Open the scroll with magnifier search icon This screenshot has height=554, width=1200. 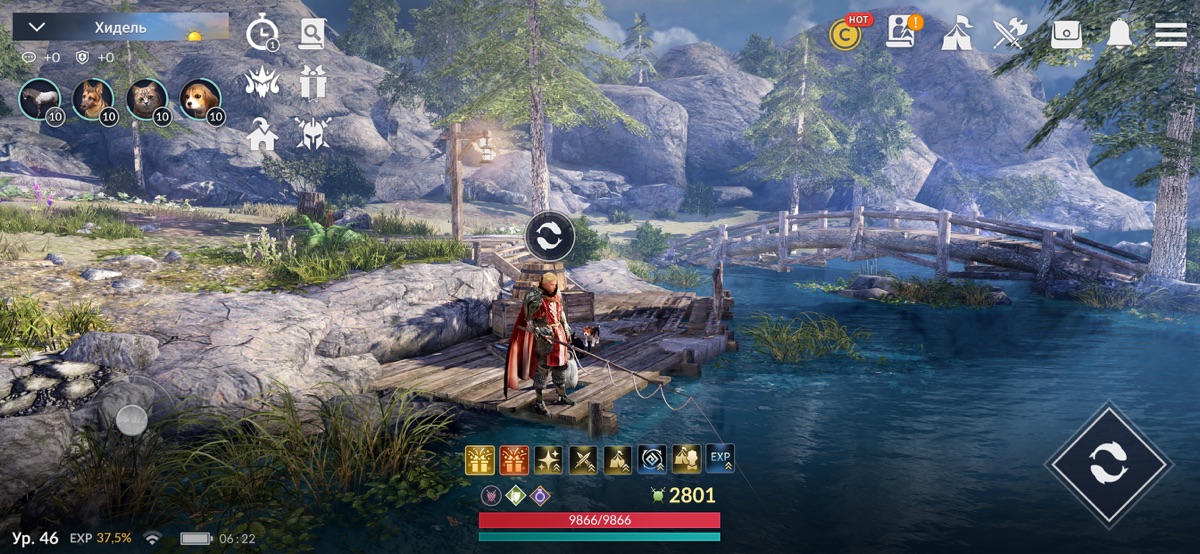point(312,33)
